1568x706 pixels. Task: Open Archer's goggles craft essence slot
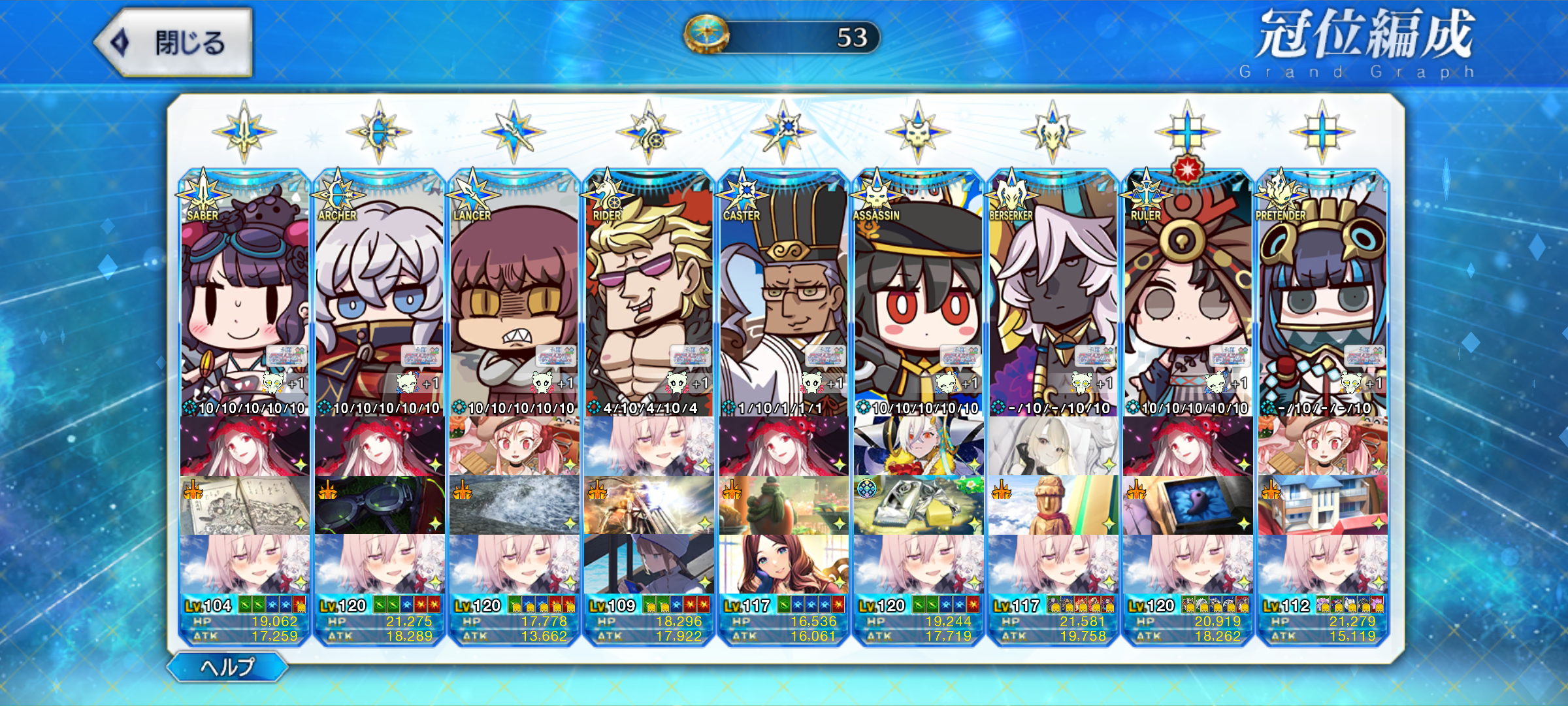379,505
